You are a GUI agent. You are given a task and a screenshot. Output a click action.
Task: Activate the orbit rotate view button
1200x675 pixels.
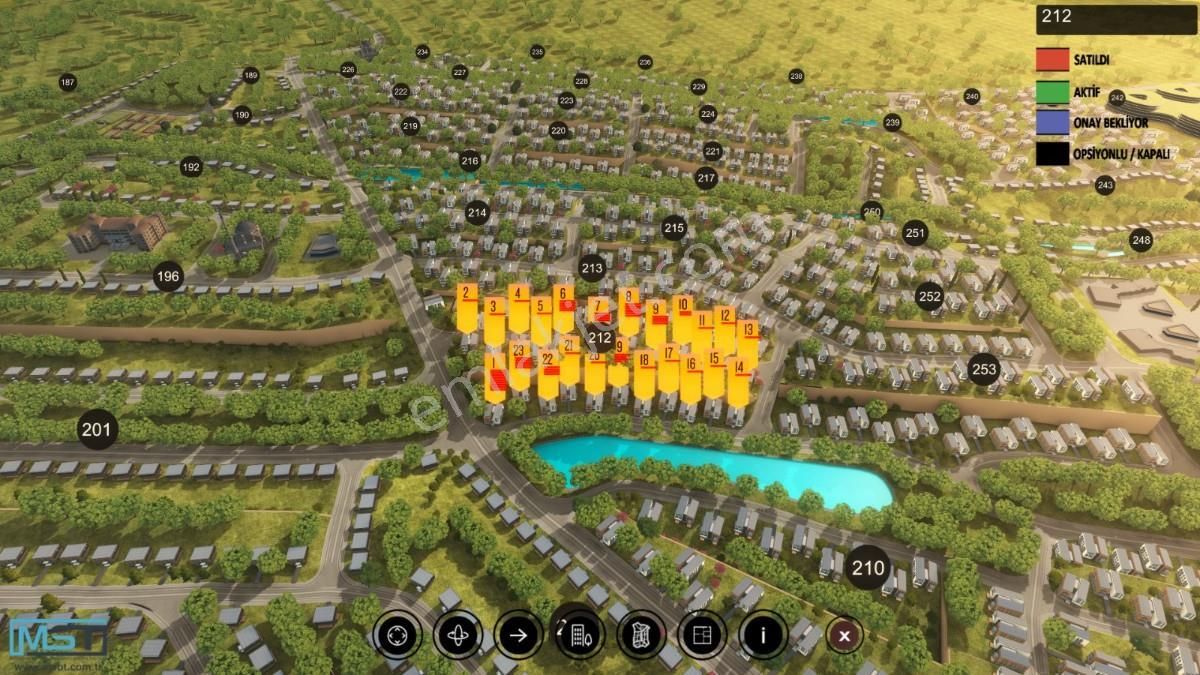pos(458,634)
